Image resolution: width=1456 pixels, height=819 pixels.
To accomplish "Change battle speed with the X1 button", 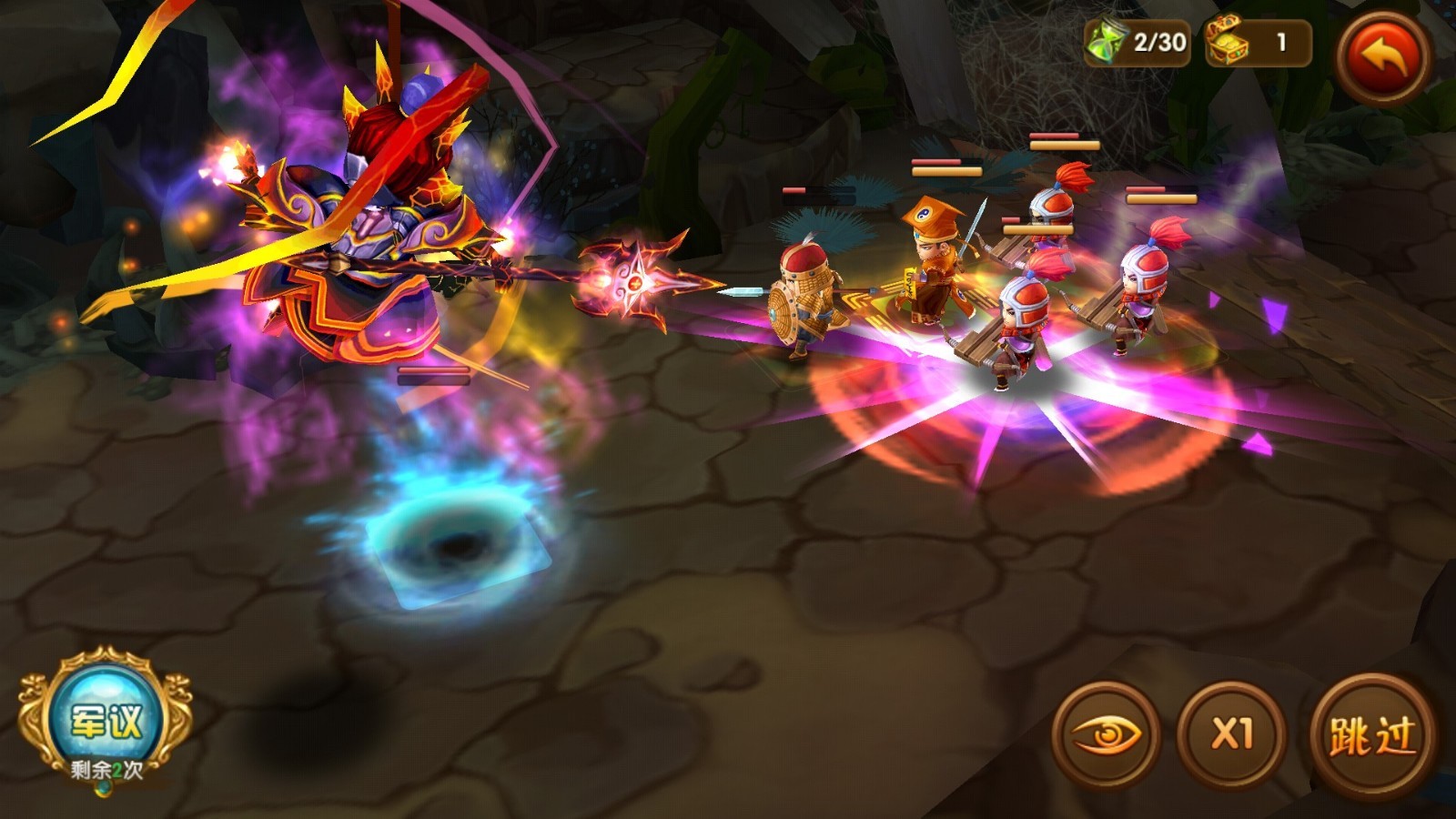I will point(1231,733).
